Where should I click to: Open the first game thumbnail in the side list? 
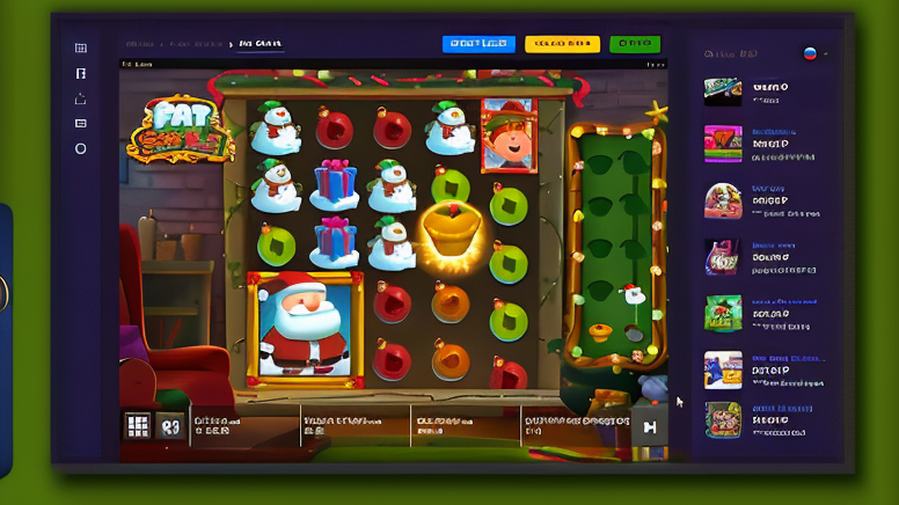pyautogui.click(x=723, y=91)
